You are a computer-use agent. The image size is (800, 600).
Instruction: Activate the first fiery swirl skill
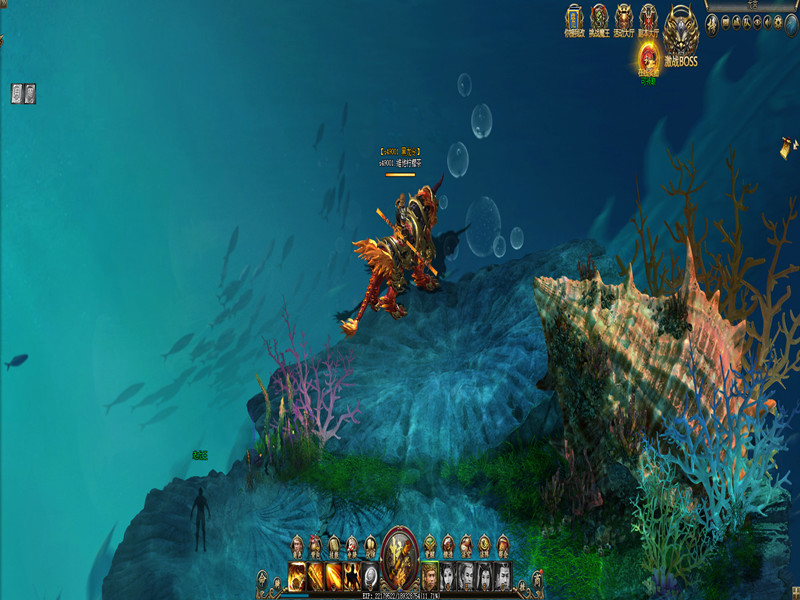pos(298,574)
